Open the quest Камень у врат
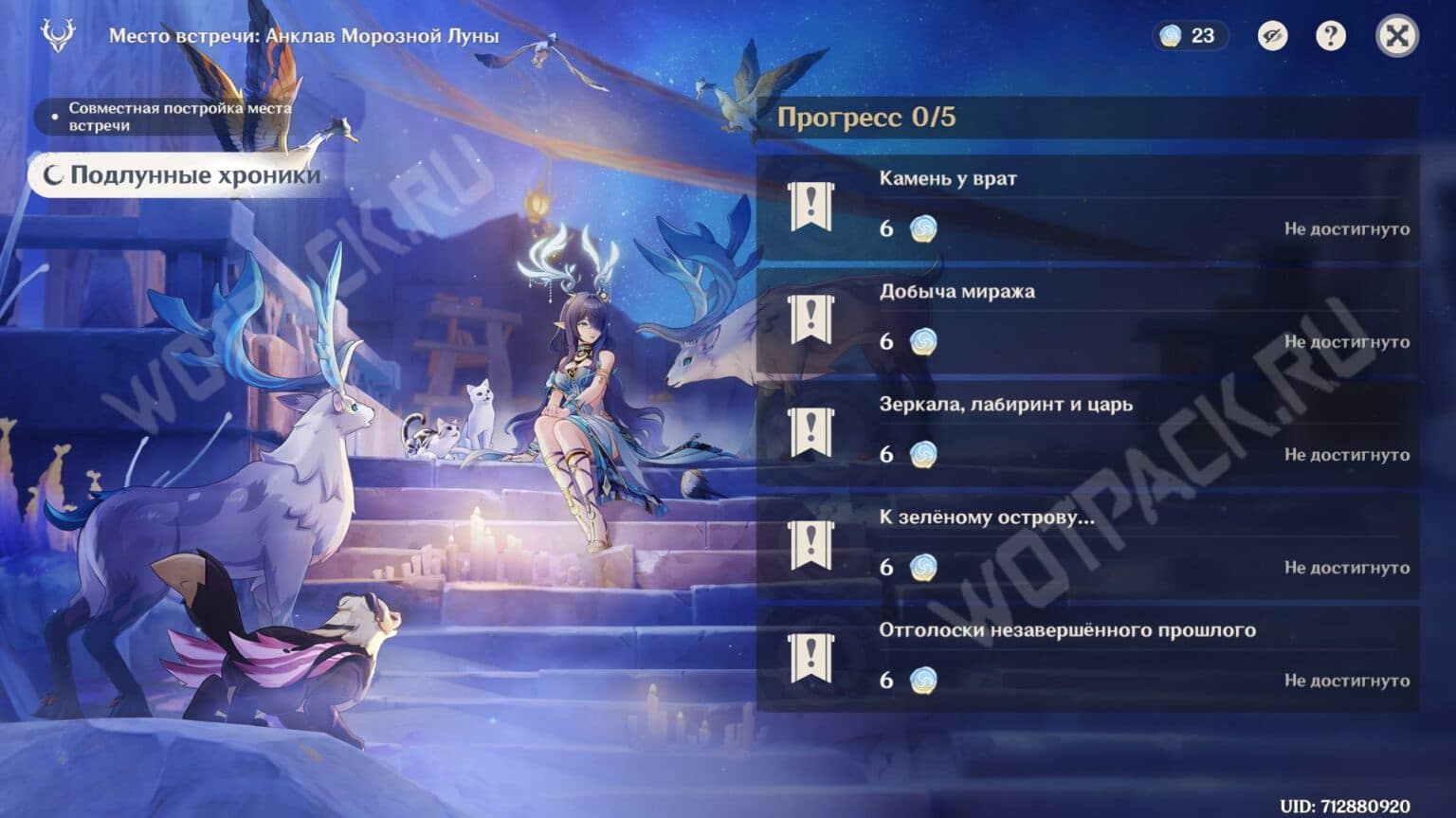Viewport: 1456px width, 818px height. click(948, 177)
